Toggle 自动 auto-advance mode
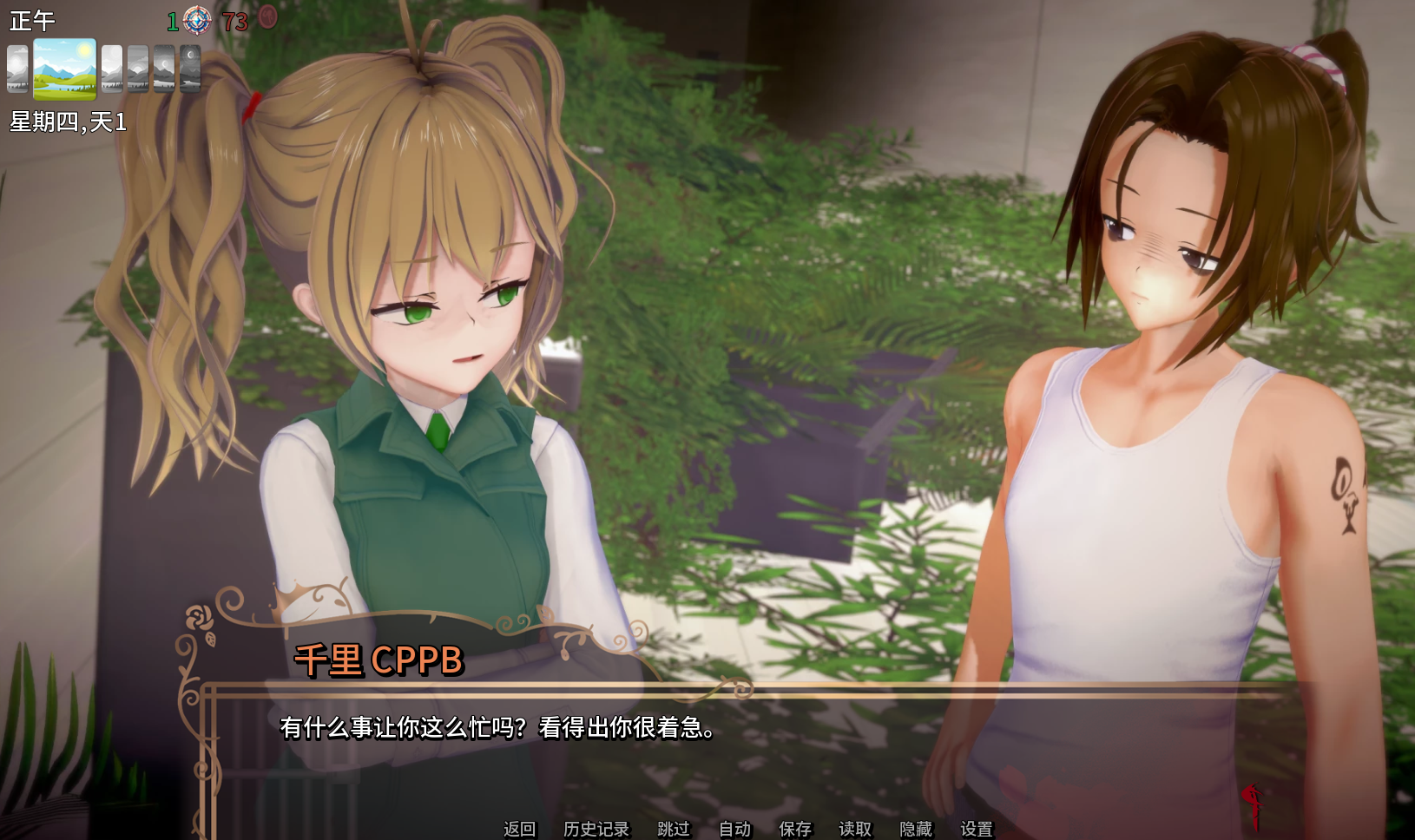Image resolution: width=1415 pixels, height=840 pixels. pyautogui.click(x=734, y=829)
